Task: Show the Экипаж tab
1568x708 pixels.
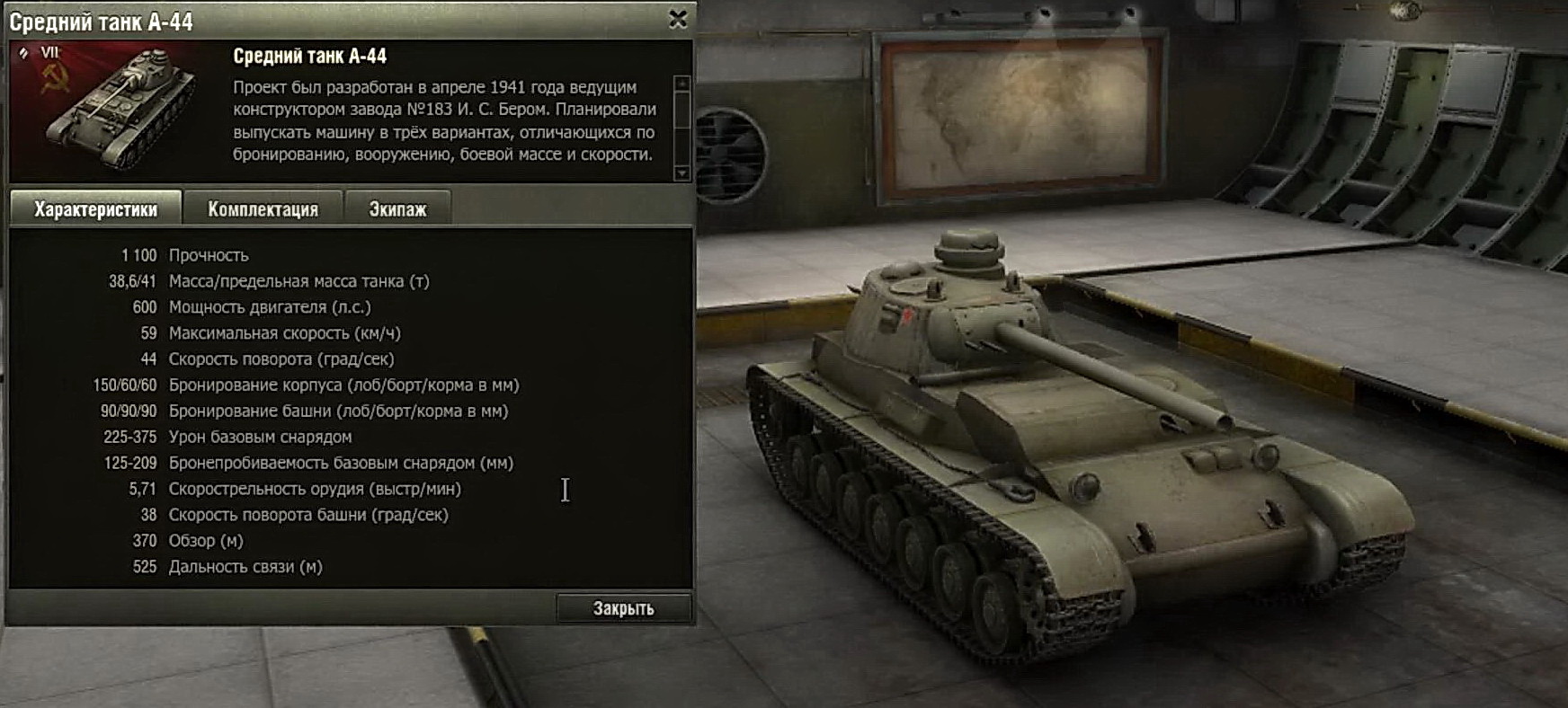Action: [397, 209]
